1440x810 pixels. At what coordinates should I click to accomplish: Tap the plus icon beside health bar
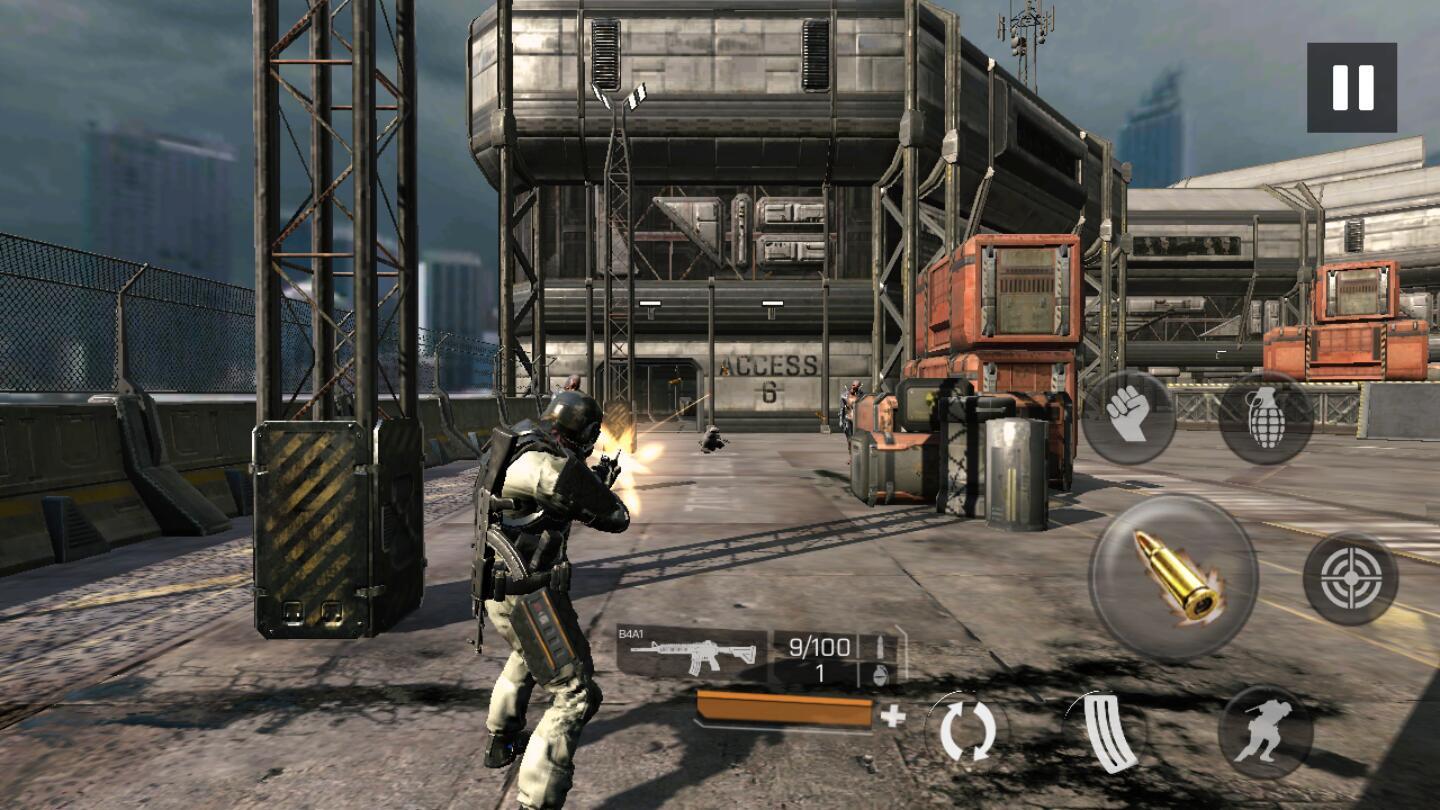[892, 716]
